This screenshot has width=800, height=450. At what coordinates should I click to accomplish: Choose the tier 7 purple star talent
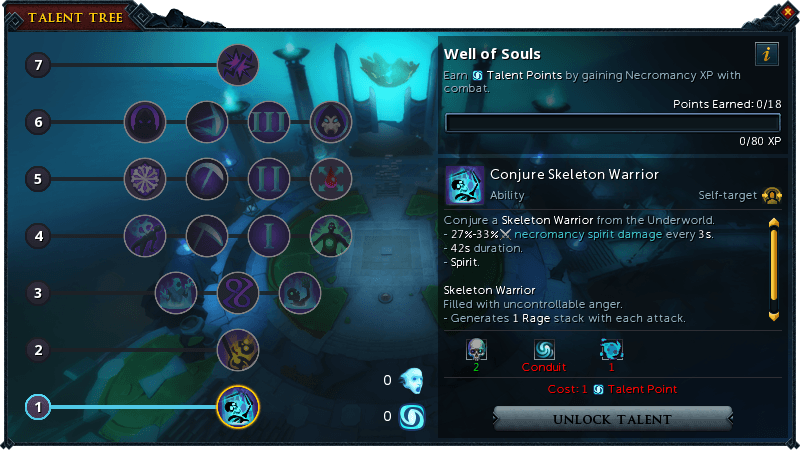coord(238,67)
